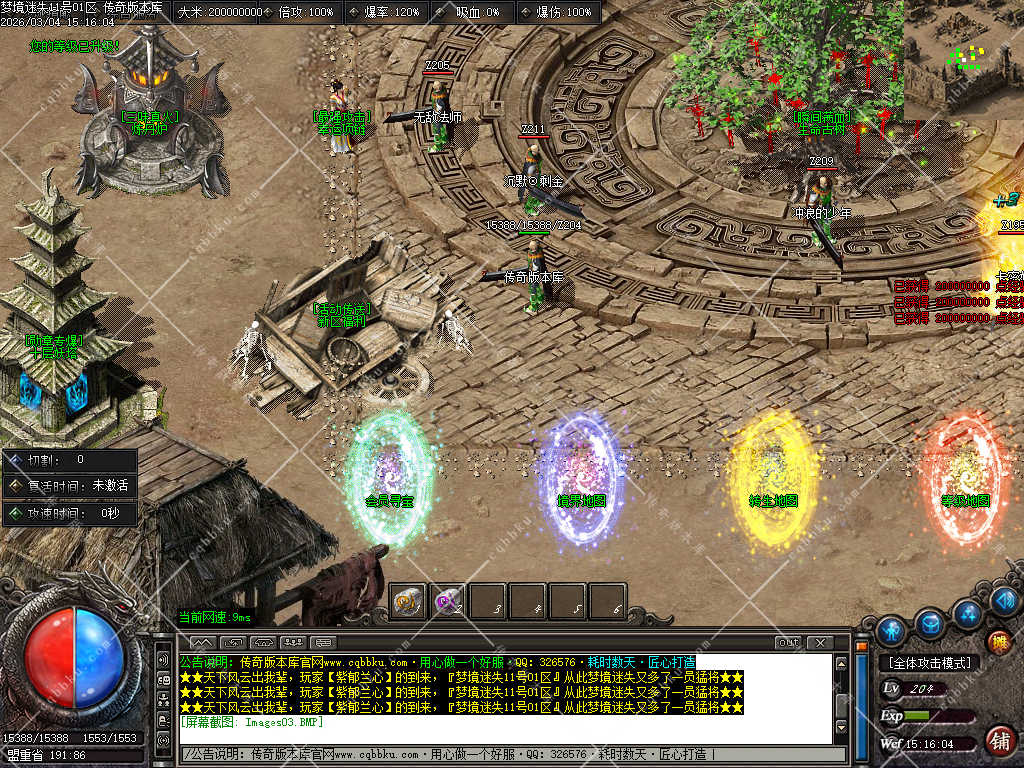Close the chat panel with X button
The height and width of the screenshot is (768, 1024).
[820, 642]
